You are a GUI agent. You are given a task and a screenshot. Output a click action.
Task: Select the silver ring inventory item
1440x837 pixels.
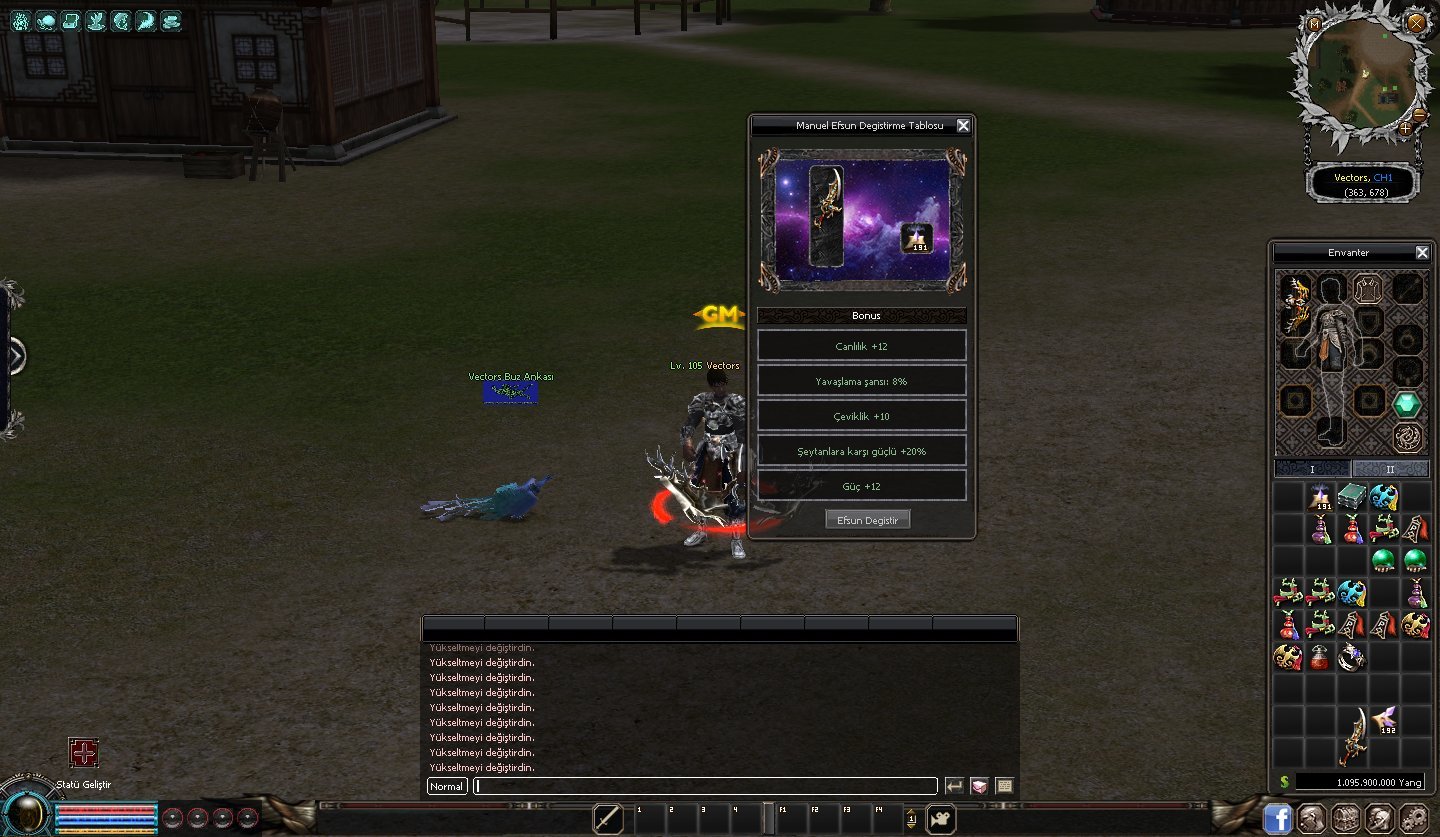pos(1352,656)
